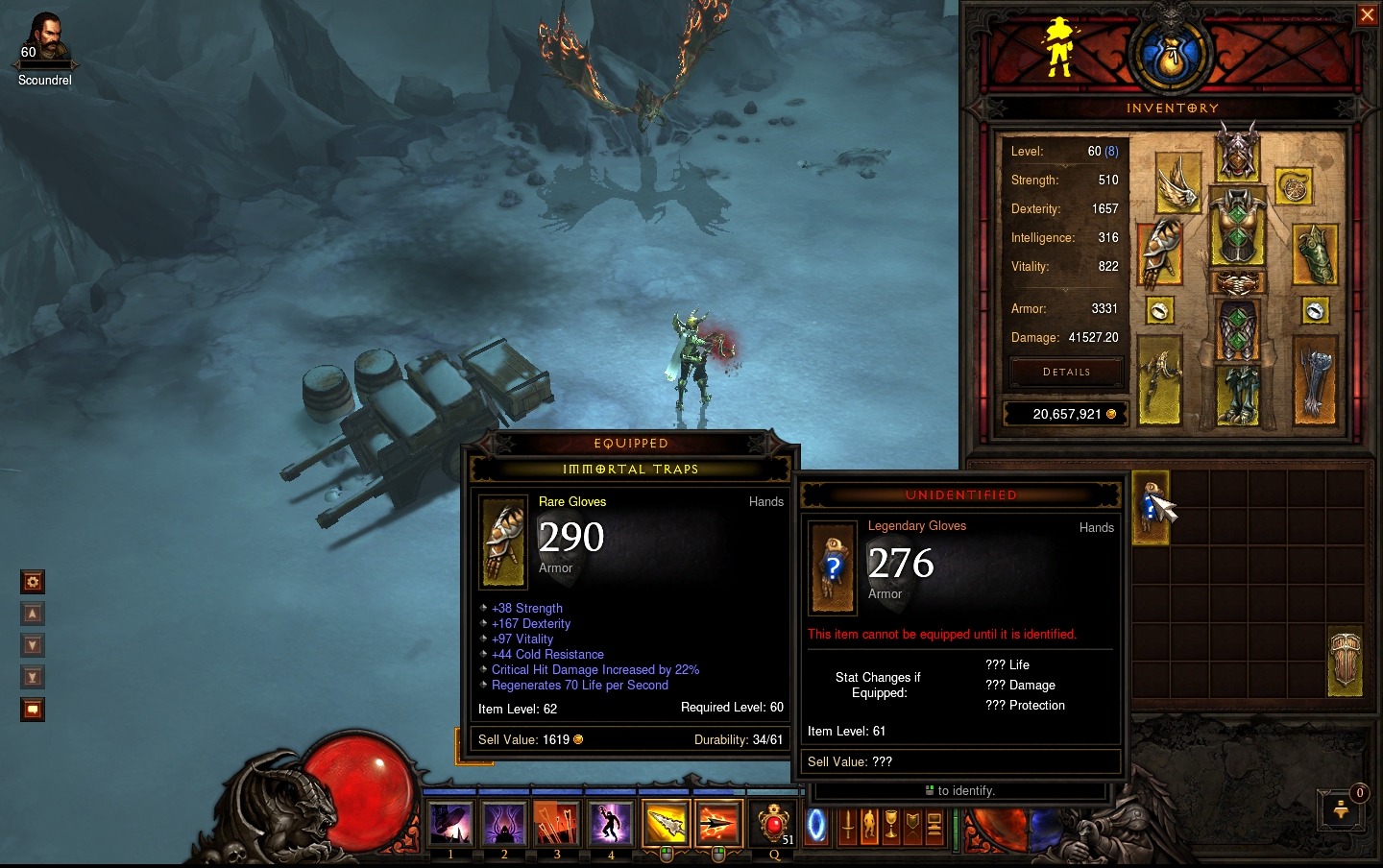
Task: Activate the spider skill in slot 2
Action: click(x=503, y=824)
